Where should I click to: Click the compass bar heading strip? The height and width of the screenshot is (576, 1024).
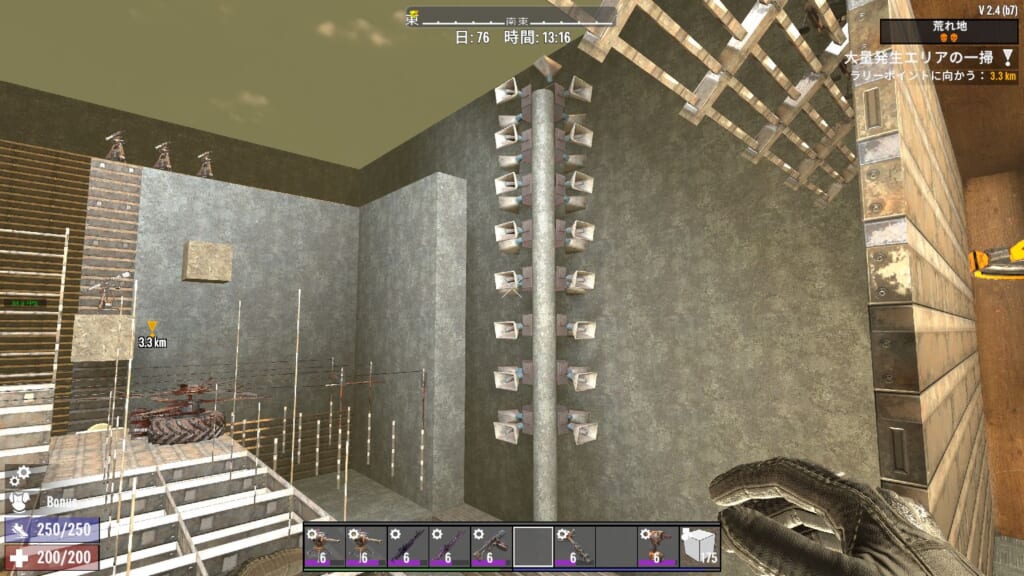[510, 17]
